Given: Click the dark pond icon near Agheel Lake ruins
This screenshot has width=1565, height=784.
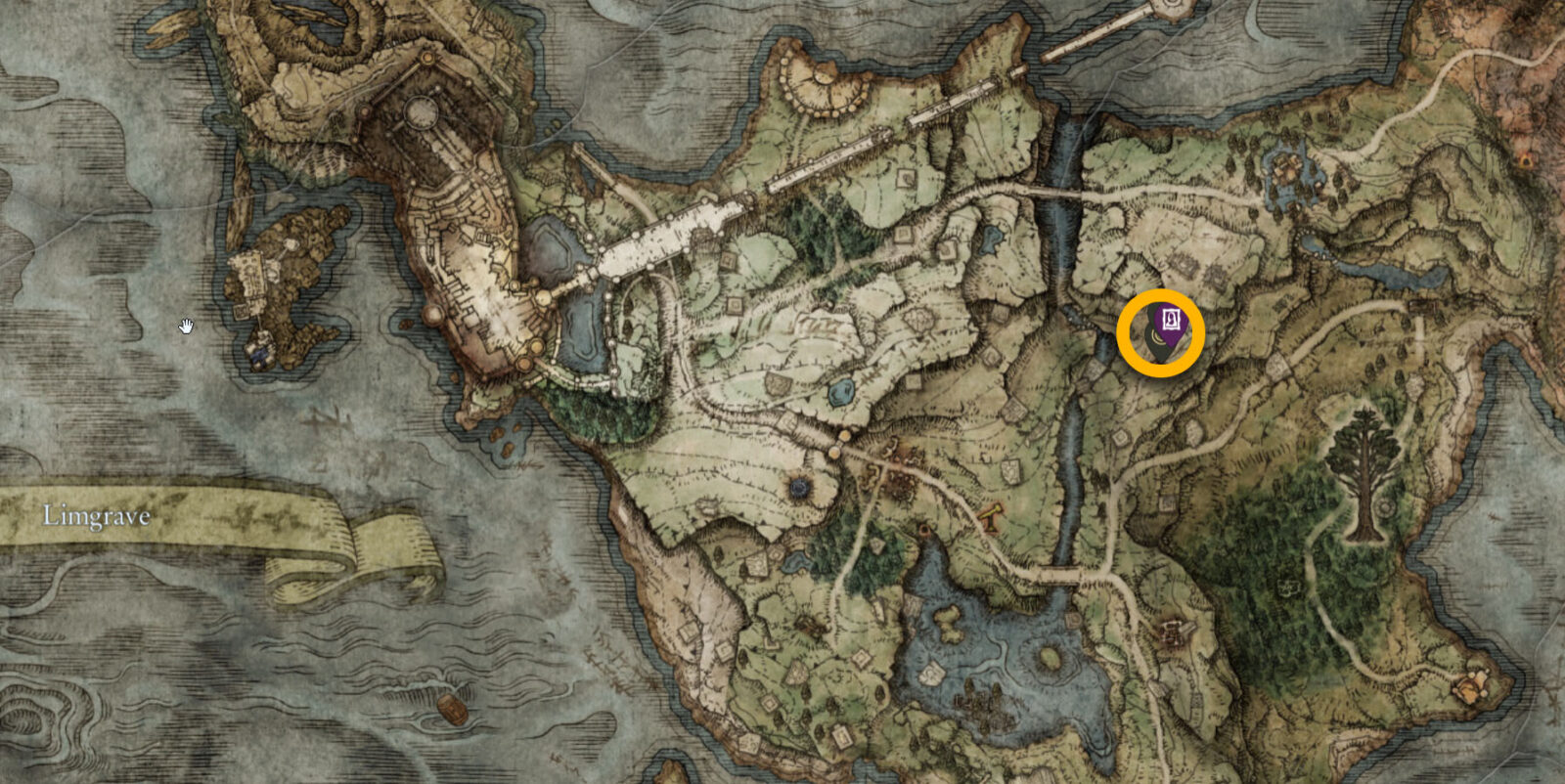Looking at the screenshot, I should (799, 487).
